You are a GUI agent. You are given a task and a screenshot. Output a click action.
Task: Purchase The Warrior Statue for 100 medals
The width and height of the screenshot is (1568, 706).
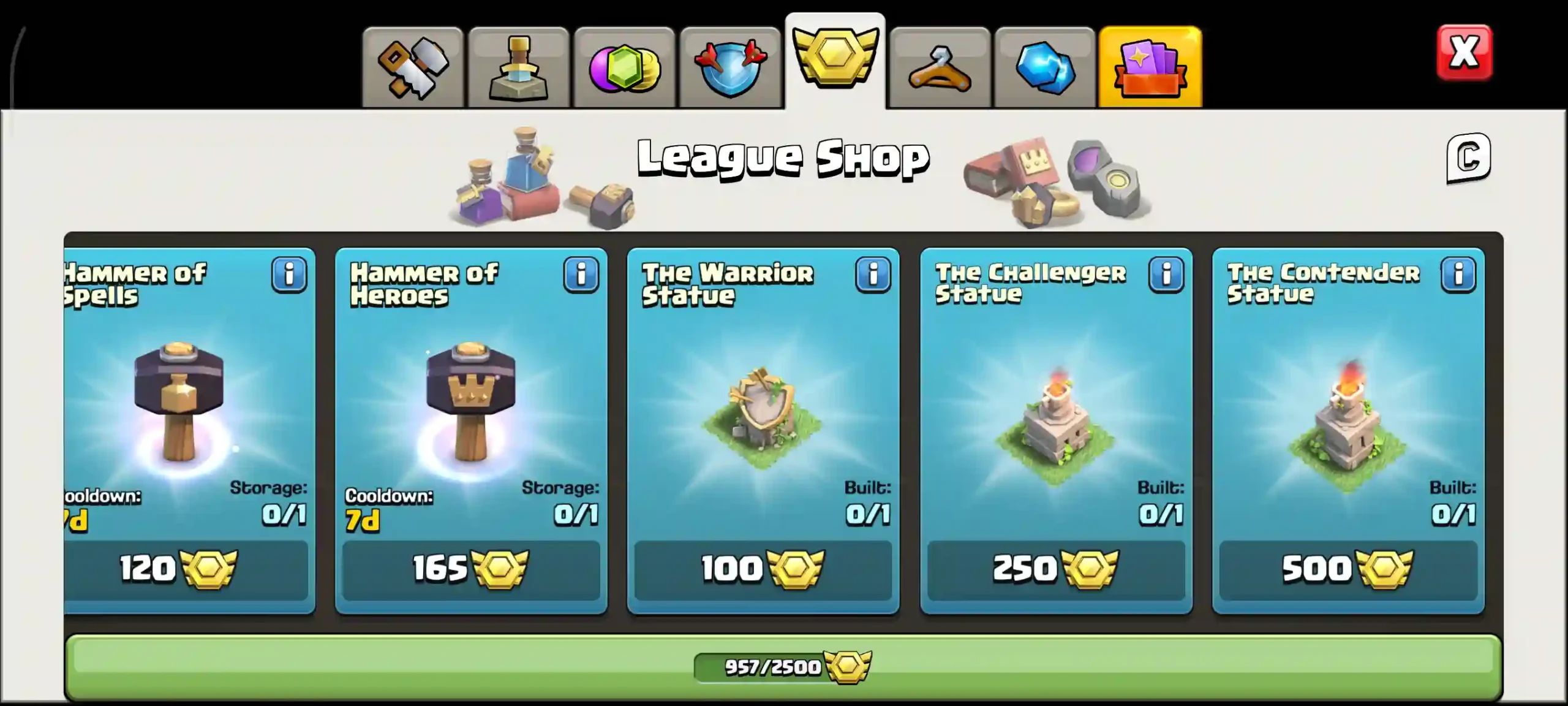(763, 571)
